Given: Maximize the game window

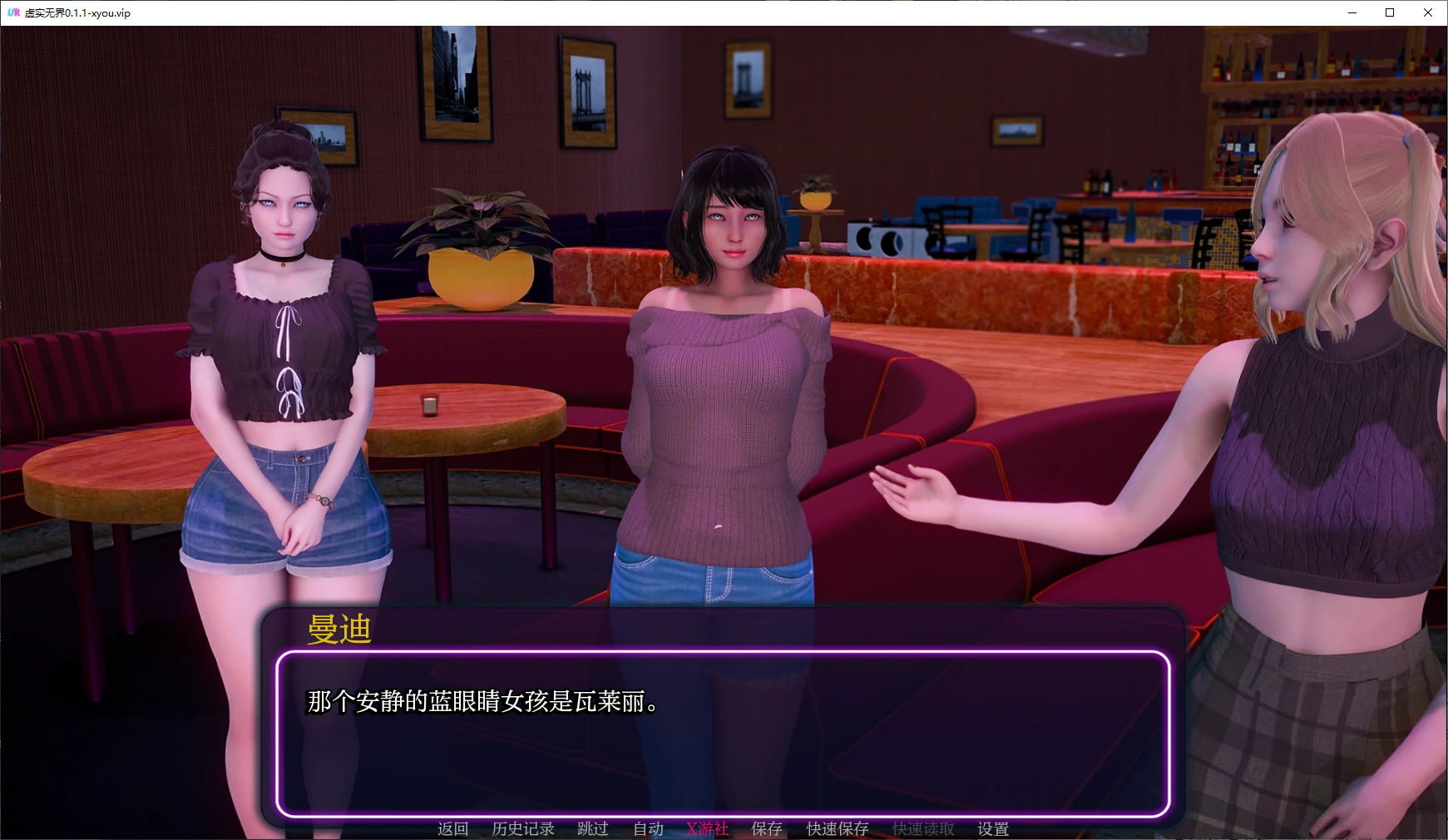Looking at the screenshot, I should (1390, 12).
